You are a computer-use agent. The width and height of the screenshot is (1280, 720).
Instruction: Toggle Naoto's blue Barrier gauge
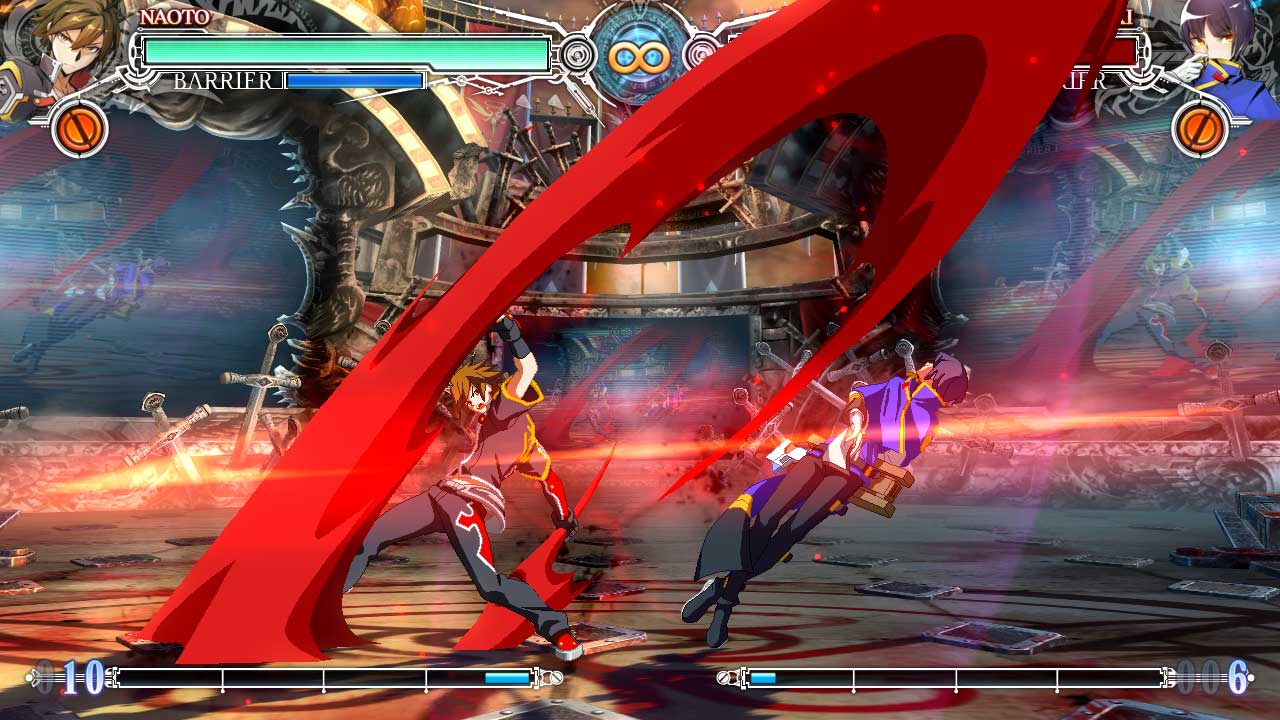(353, 79)
